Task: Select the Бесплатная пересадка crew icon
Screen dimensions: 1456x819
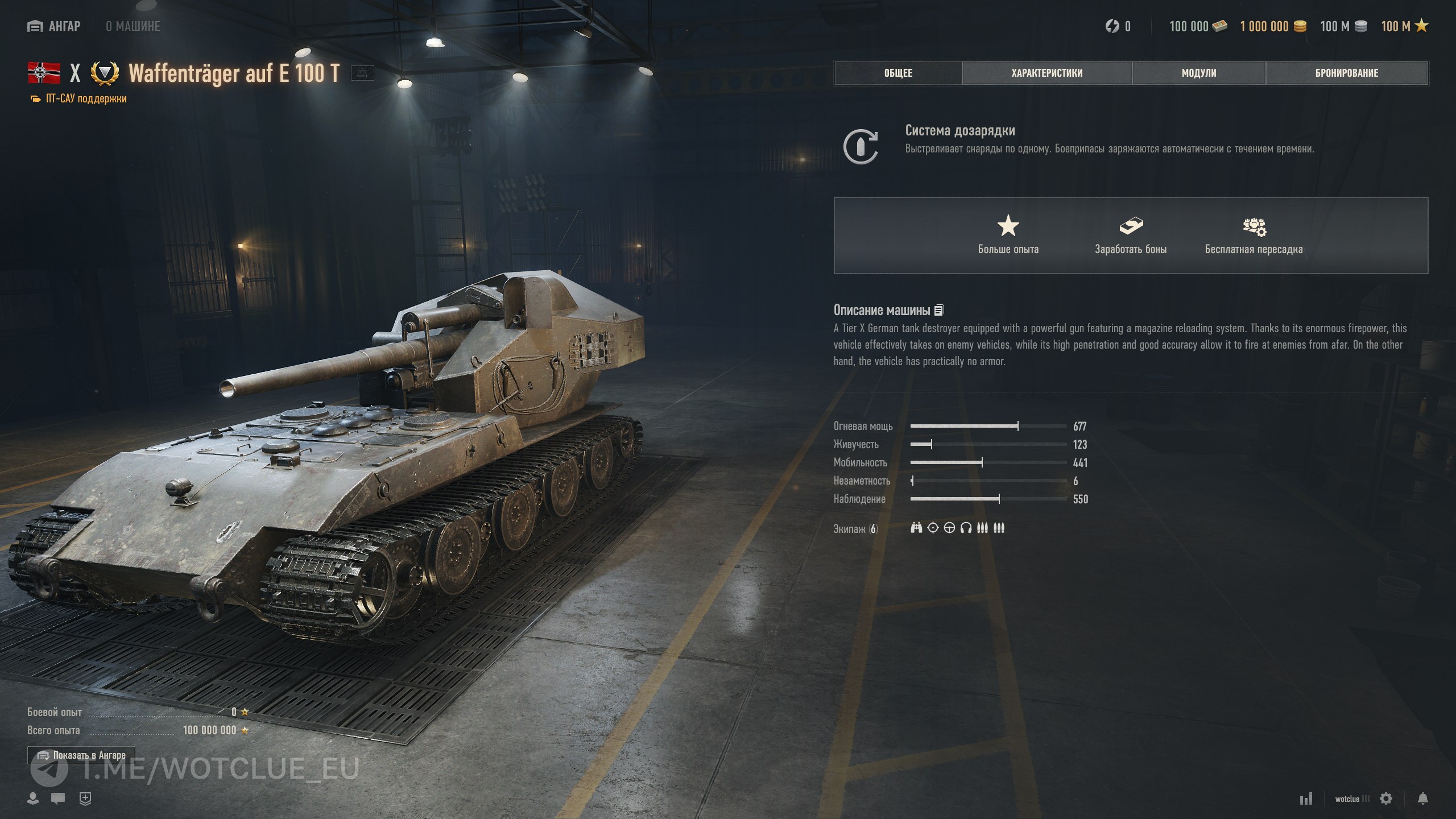Action: click(1254, 227)
